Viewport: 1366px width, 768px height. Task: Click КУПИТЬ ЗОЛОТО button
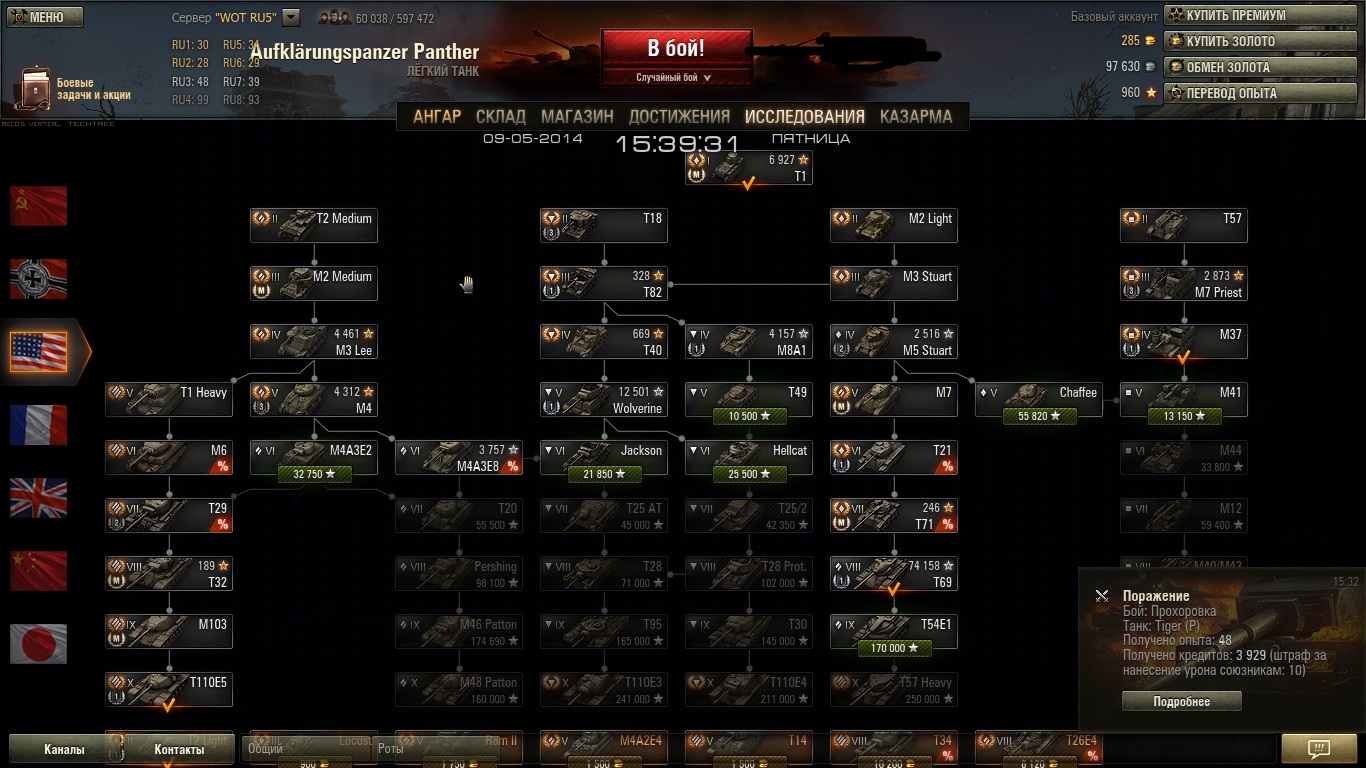point(1259,41)
